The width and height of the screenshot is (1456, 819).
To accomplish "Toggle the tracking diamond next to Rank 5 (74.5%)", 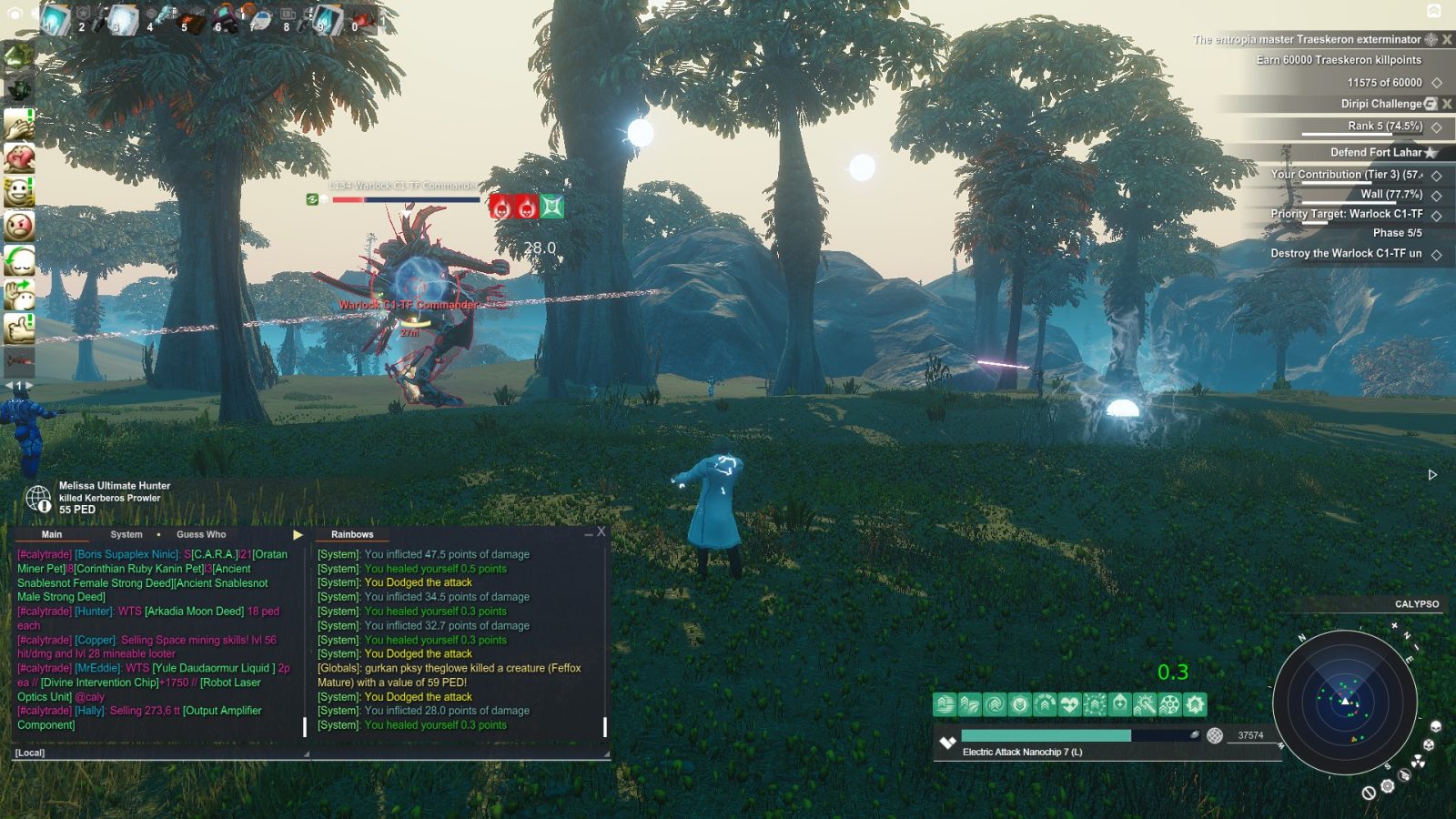I will [1437, 128].
